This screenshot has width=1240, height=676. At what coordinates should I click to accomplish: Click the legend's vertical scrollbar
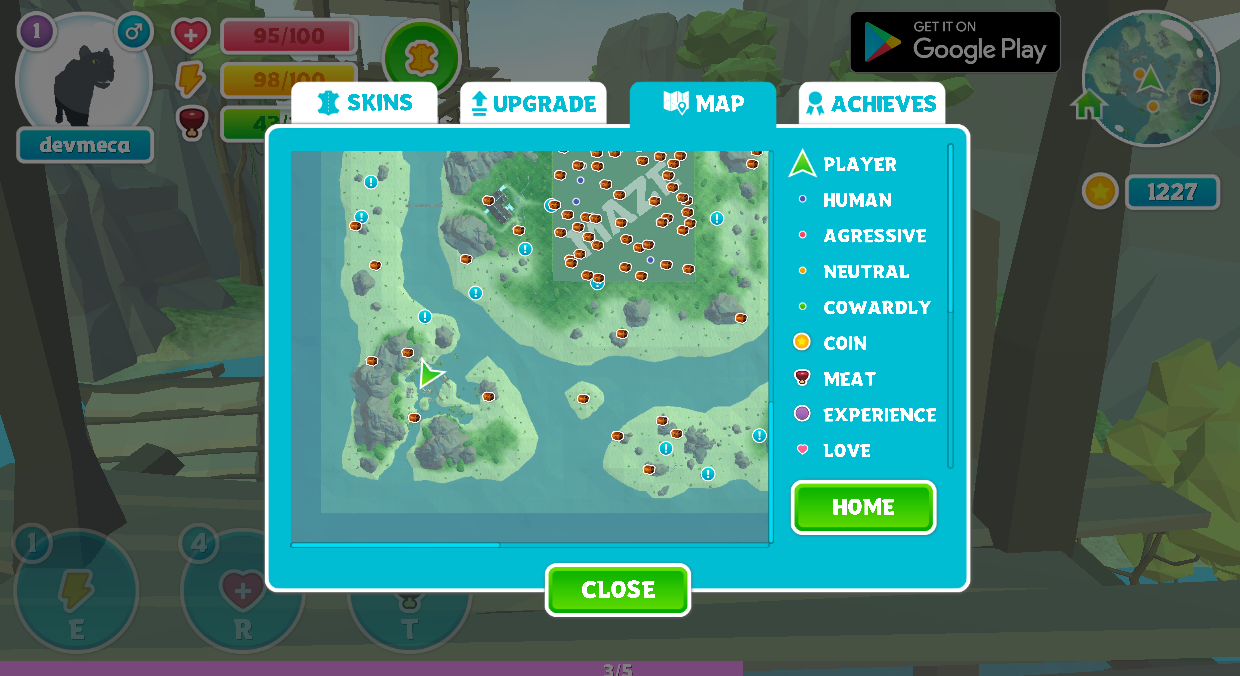[950, 230]
